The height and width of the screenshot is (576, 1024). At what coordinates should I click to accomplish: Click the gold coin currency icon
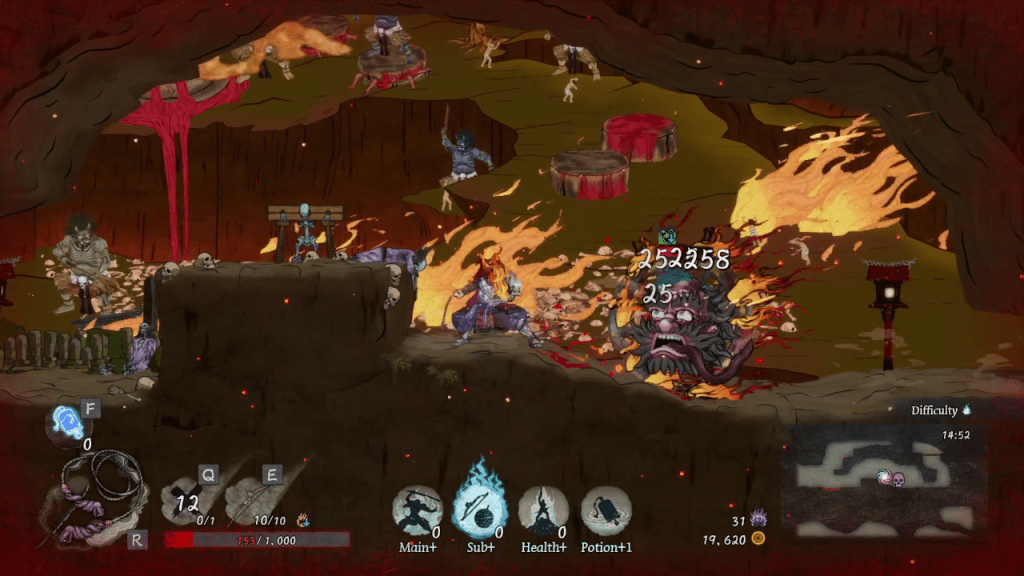point(758,539)
